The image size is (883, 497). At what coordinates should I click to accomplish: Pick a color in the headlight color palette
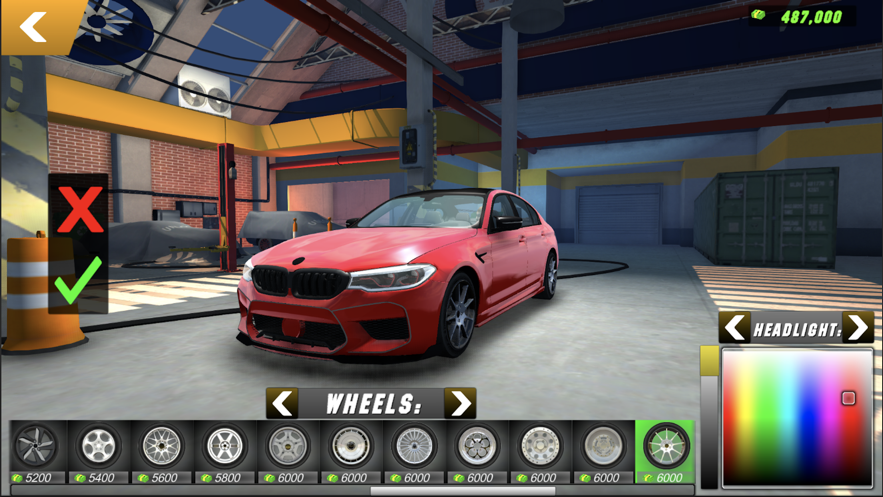click(x=797, y=417)
